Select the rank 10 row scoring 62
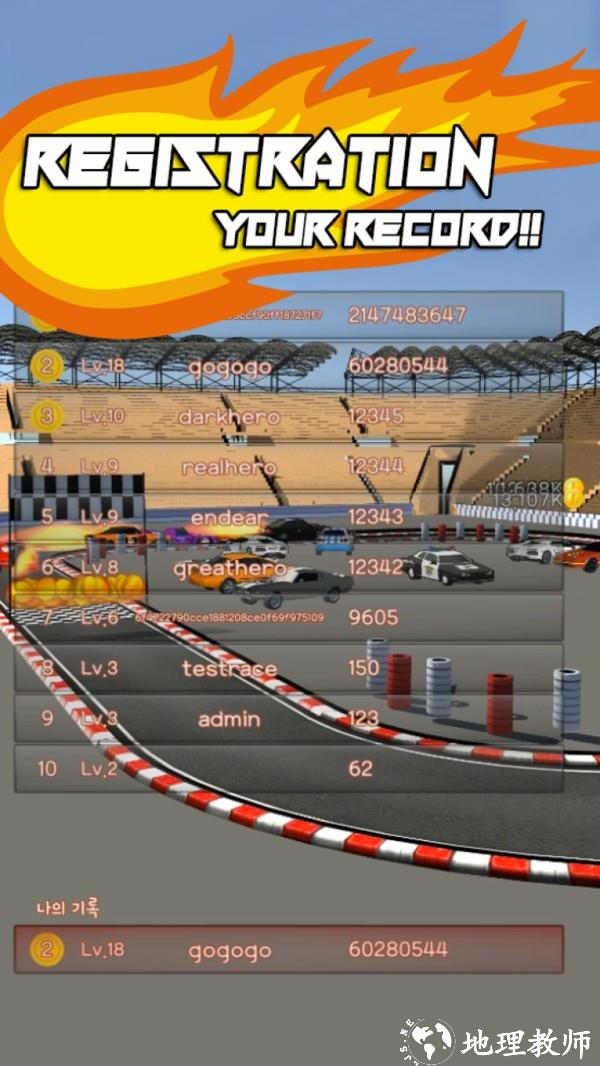This screenshot has width=600, height=1066. coord(288,769)
